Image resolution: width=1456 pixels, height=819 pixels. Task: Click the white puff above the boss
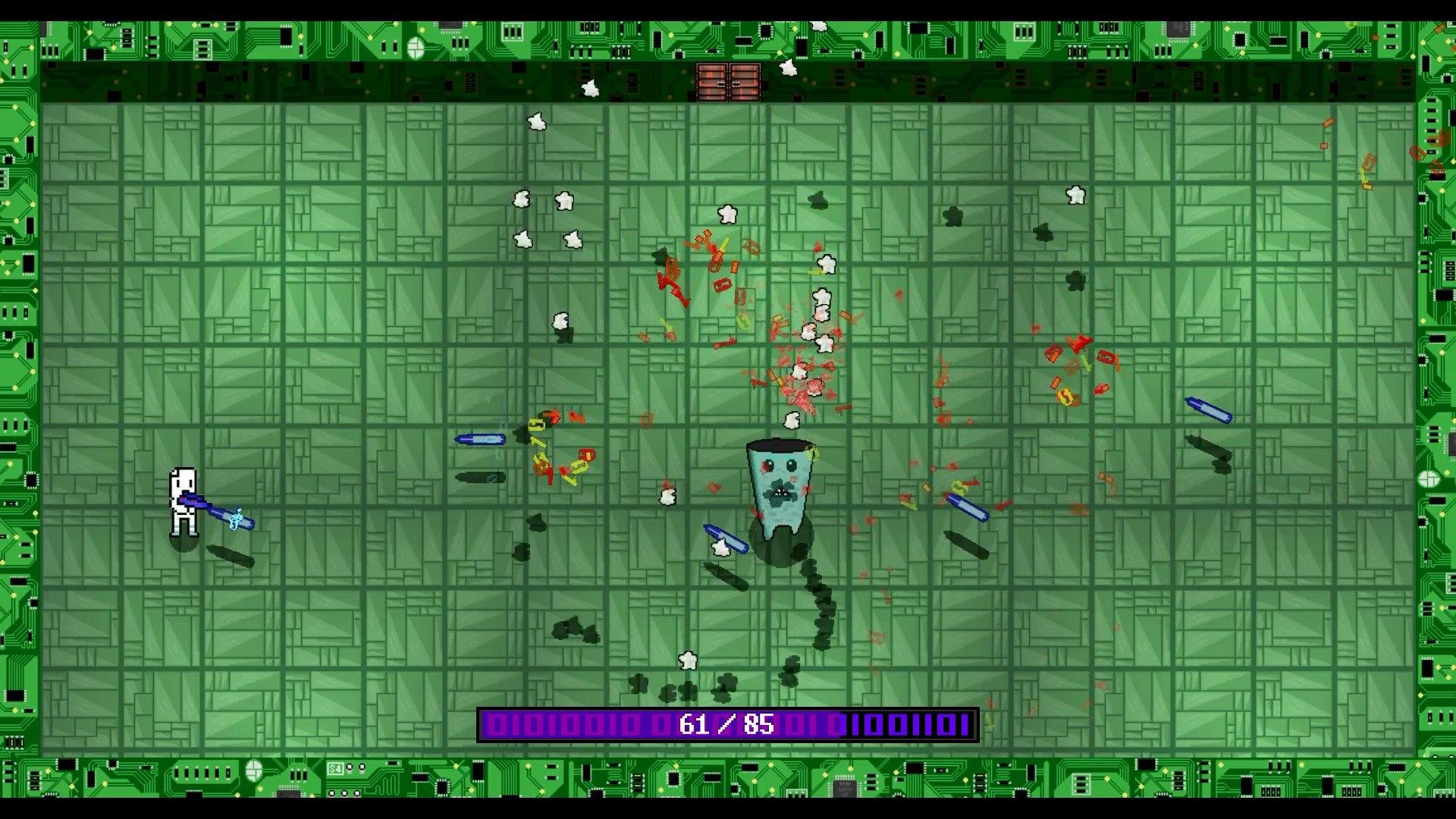pos(792,419)
